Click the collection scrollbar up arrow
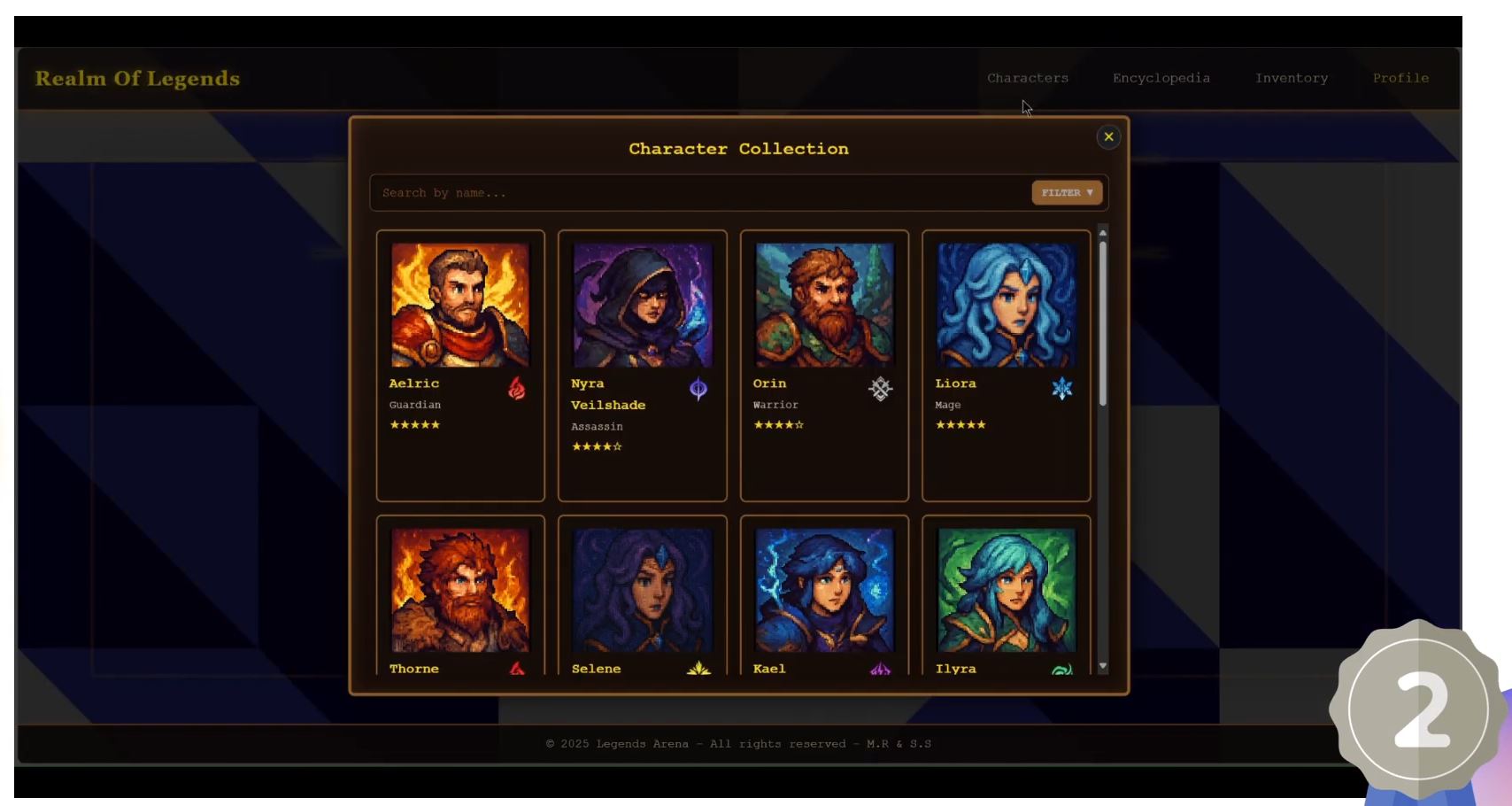Screen dimensions: 1512x806 tap(1103, 233)
